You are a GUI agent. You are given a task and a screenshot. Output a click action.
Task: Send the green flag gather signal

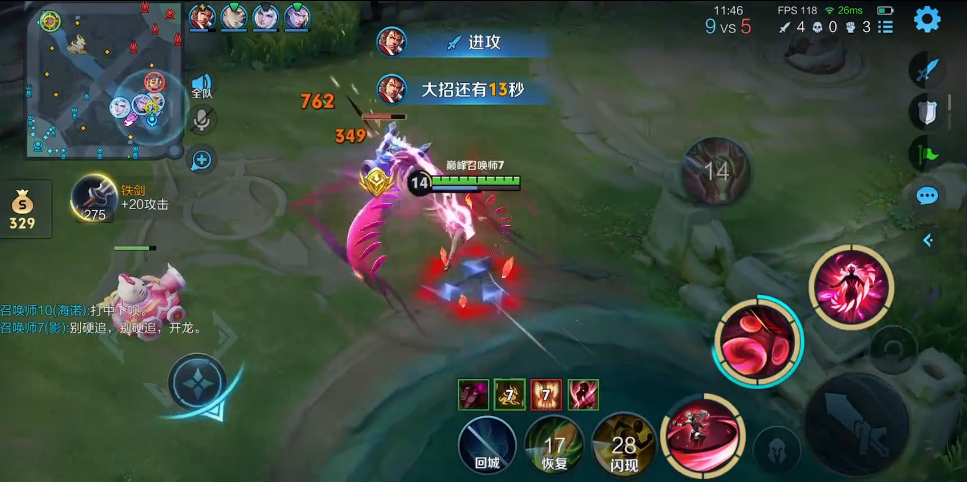point(925,153)
